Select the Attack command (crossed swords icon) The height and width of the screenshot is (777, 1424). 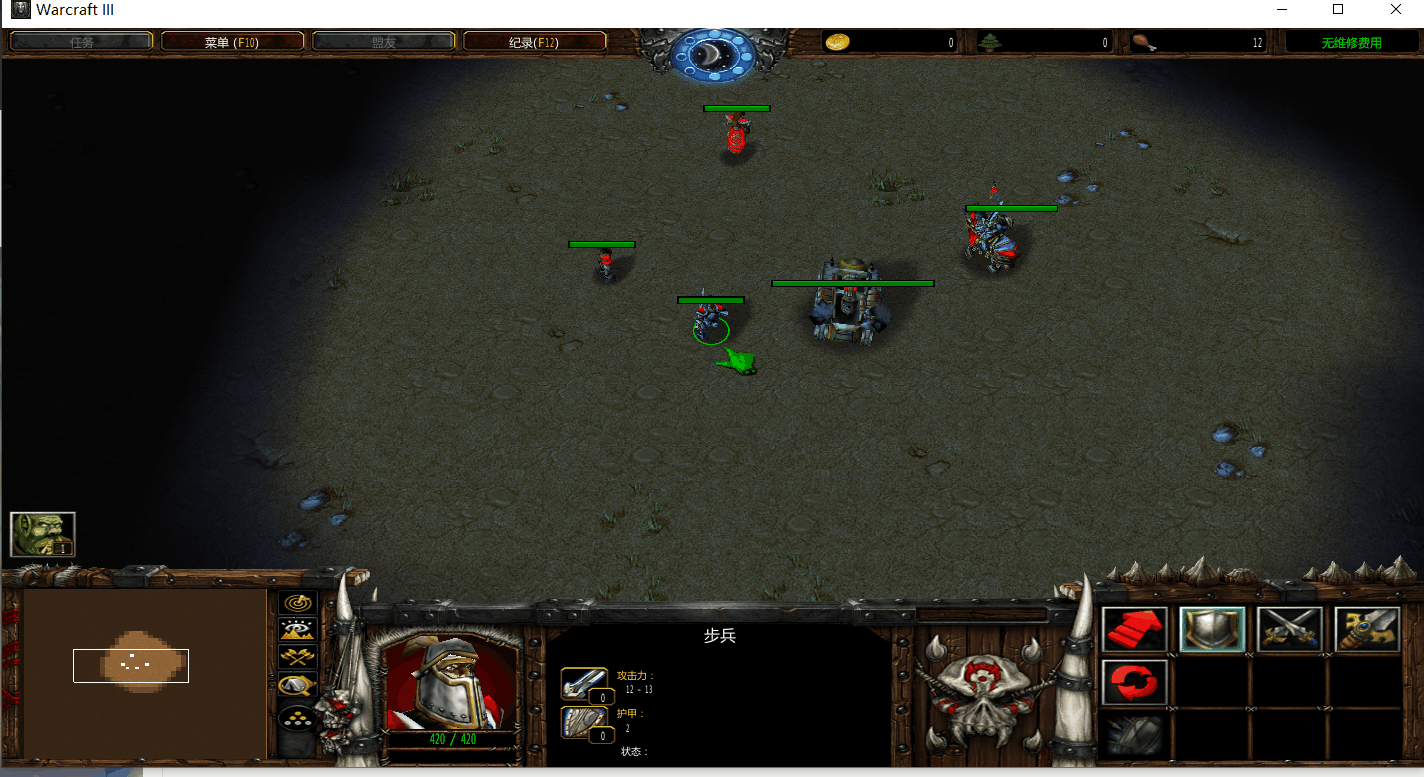pos(1289,629)
